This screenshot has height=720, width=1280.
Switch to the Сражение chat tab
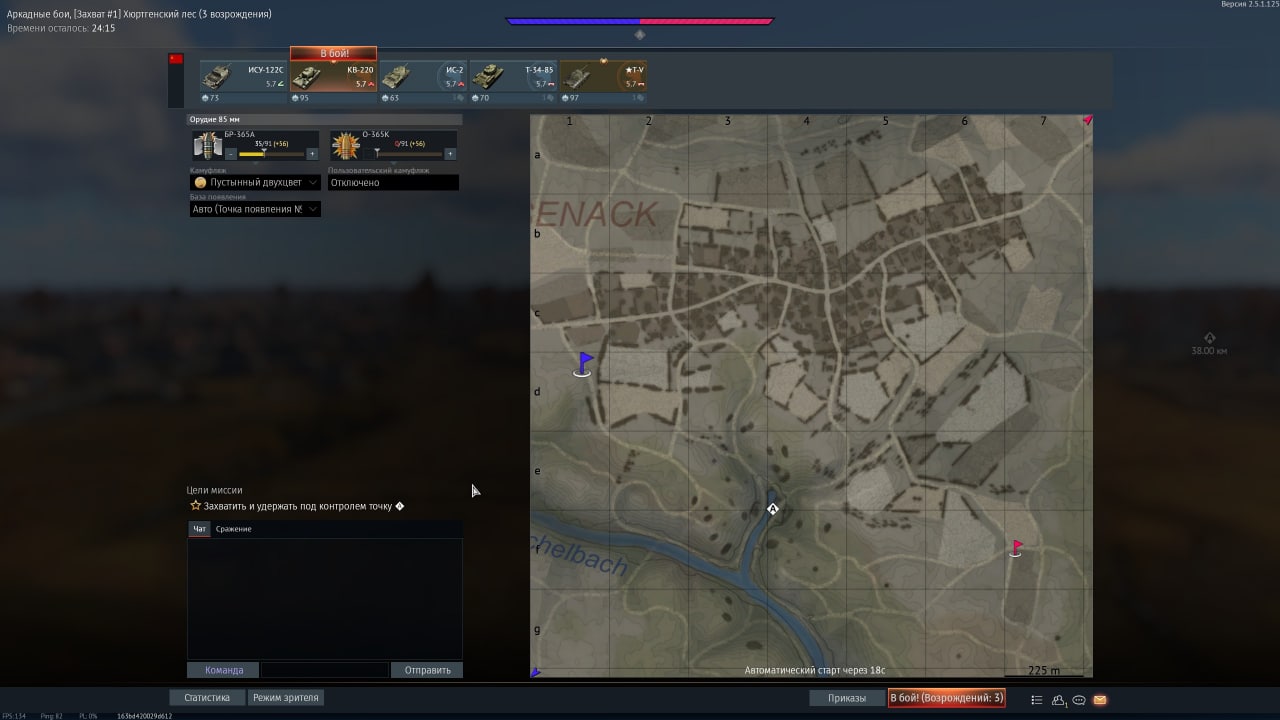tap(233, 529)
